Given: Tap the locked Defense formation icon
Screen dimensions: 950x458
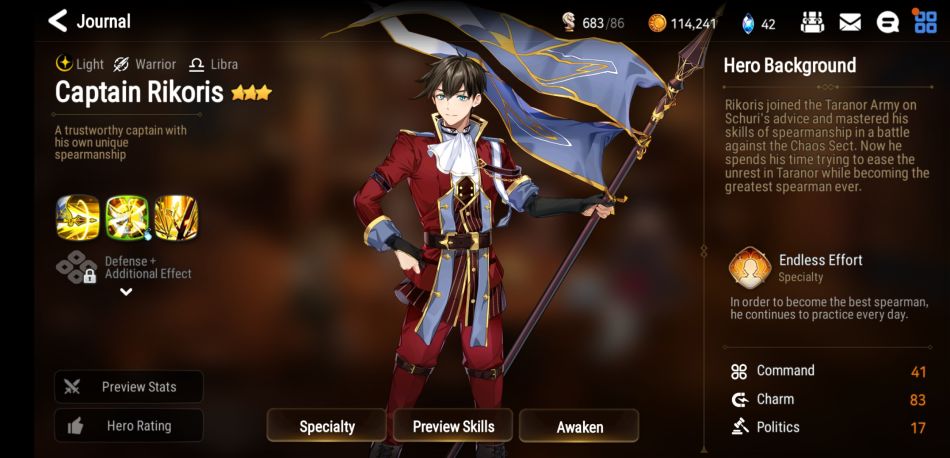Looking at the screenshot, I should click(x=77, y=267).
